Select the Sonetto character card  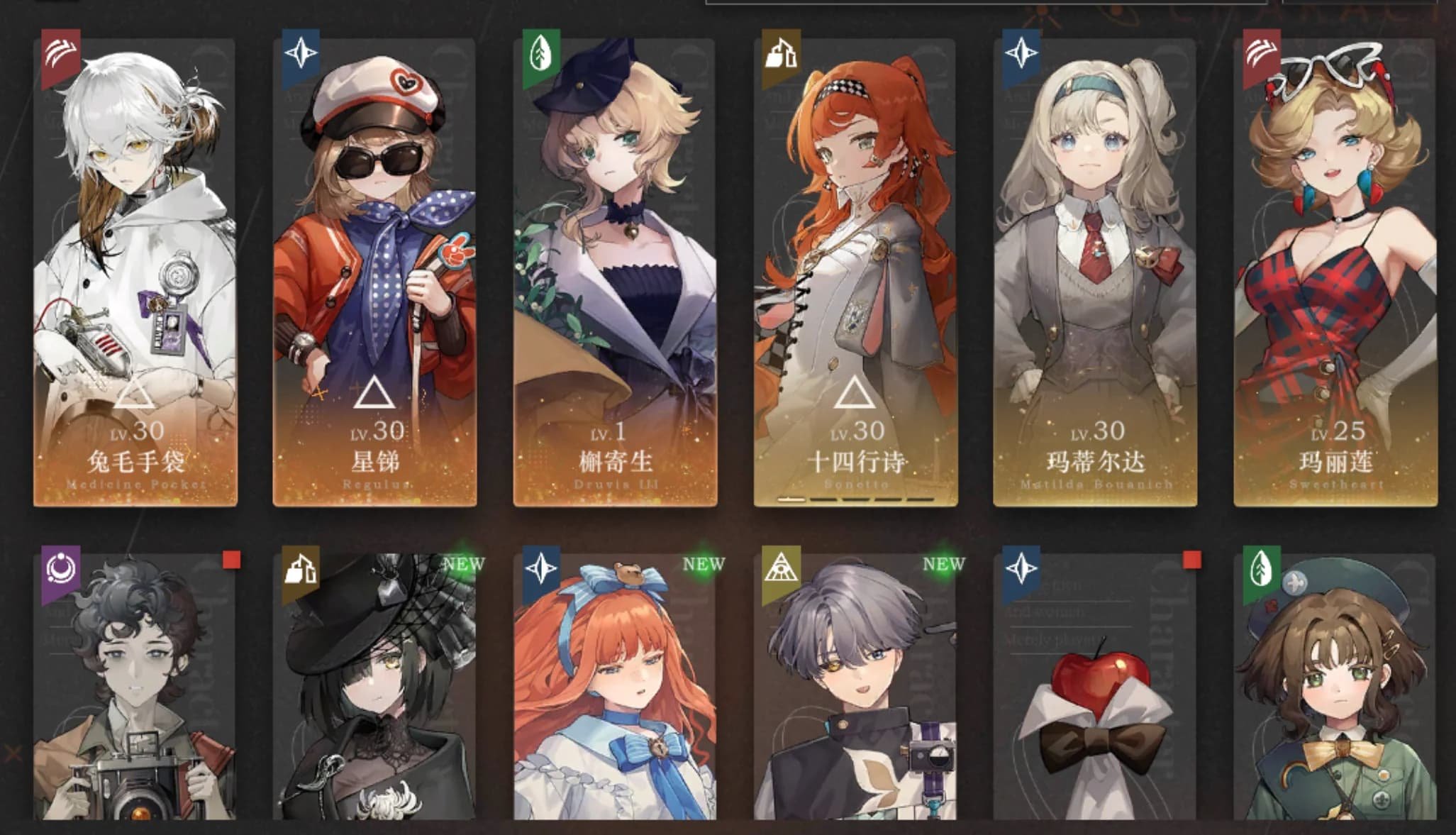tap(855, 272)
